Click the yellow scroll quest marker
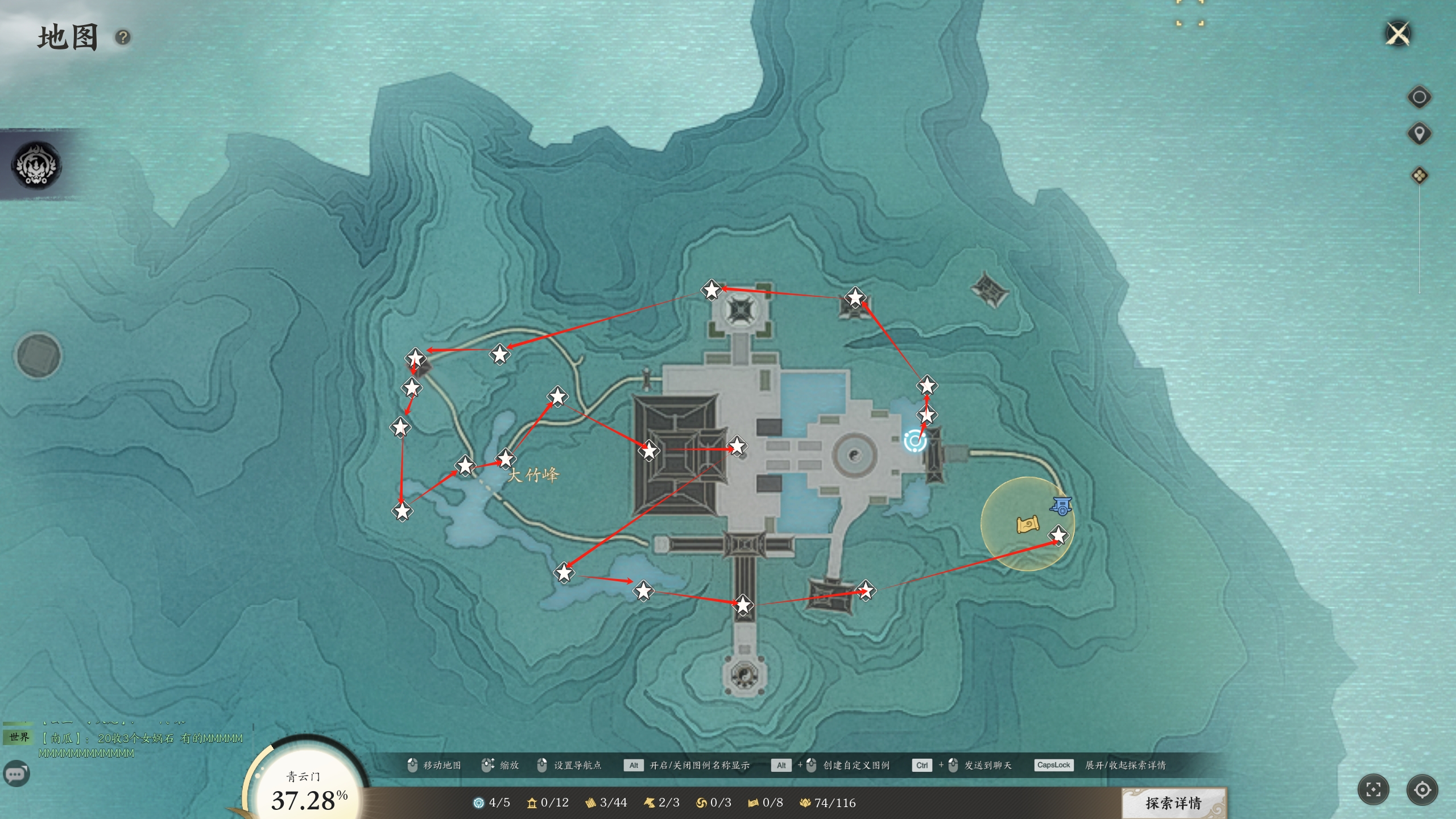The width and height of the screenshot is (1456, 819). [1027, 524]
